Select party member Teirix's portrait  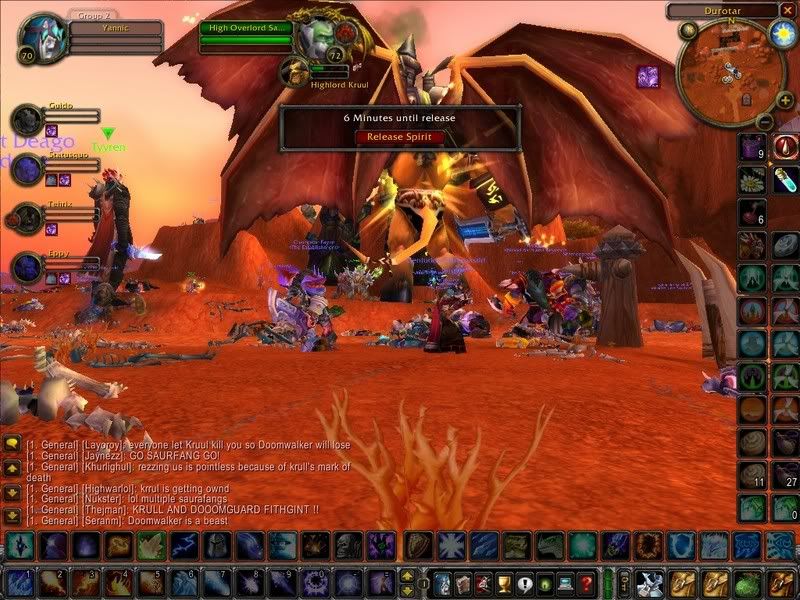[26, 217]
